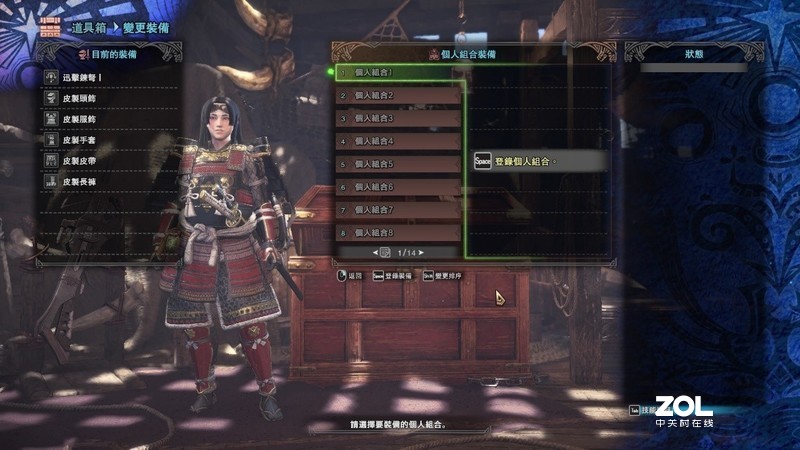This screenshot has height=450, width=800.
Task: Select the 個人組合6 loadout row
Action: [400, 187]
